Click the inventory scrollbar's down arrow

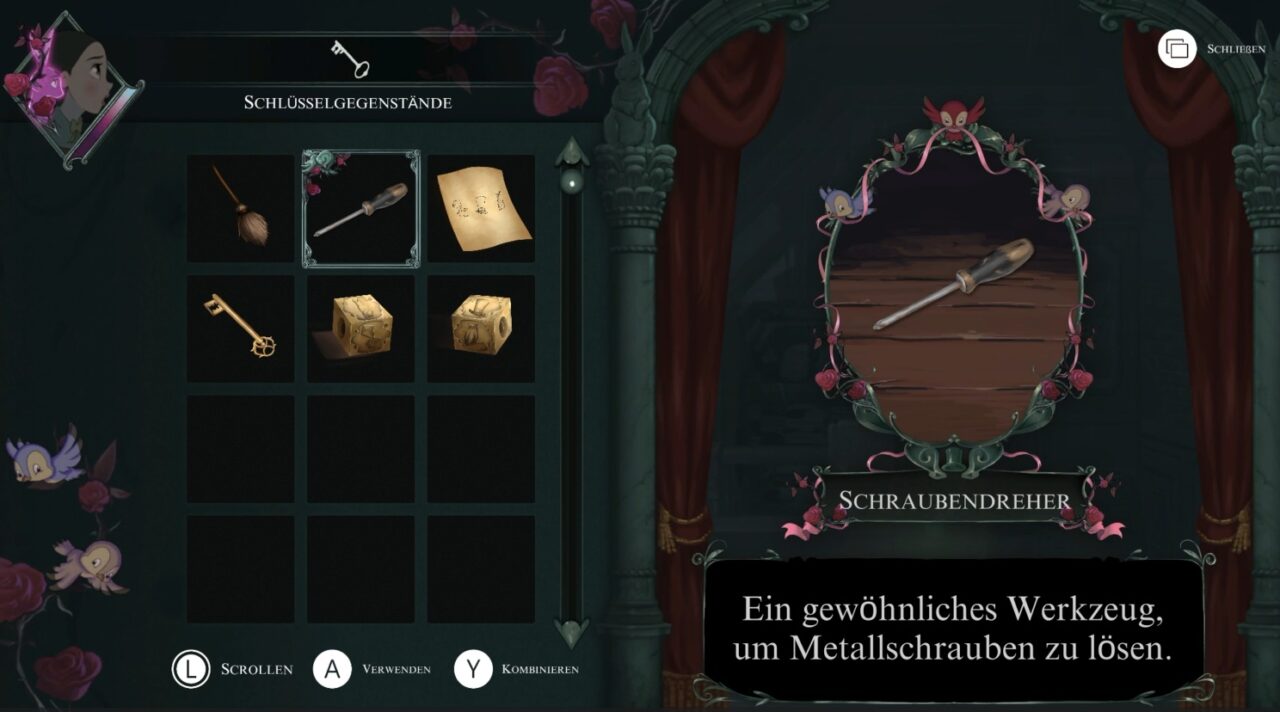[x=572, y=632]
